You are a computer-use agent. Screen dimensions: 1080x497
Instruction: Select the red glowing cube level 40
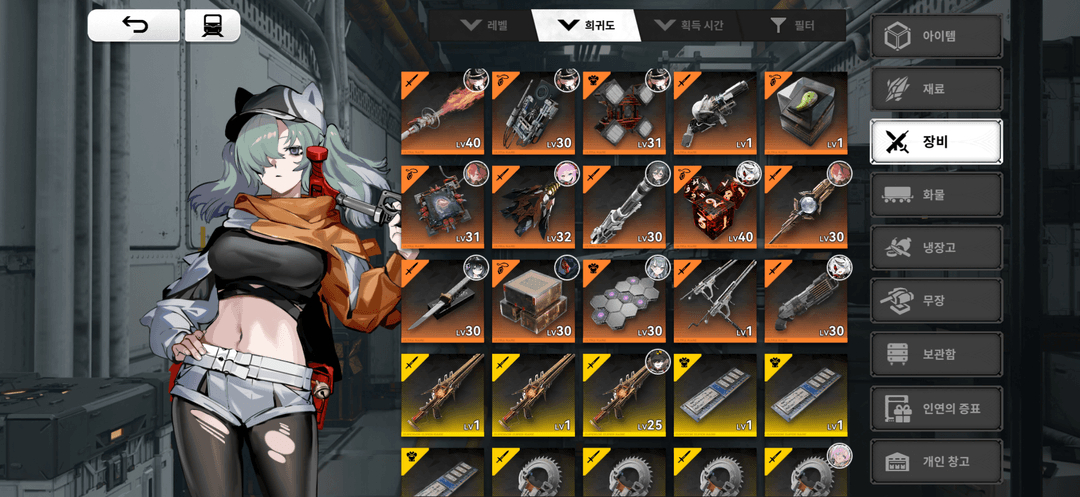pos(715,207)
